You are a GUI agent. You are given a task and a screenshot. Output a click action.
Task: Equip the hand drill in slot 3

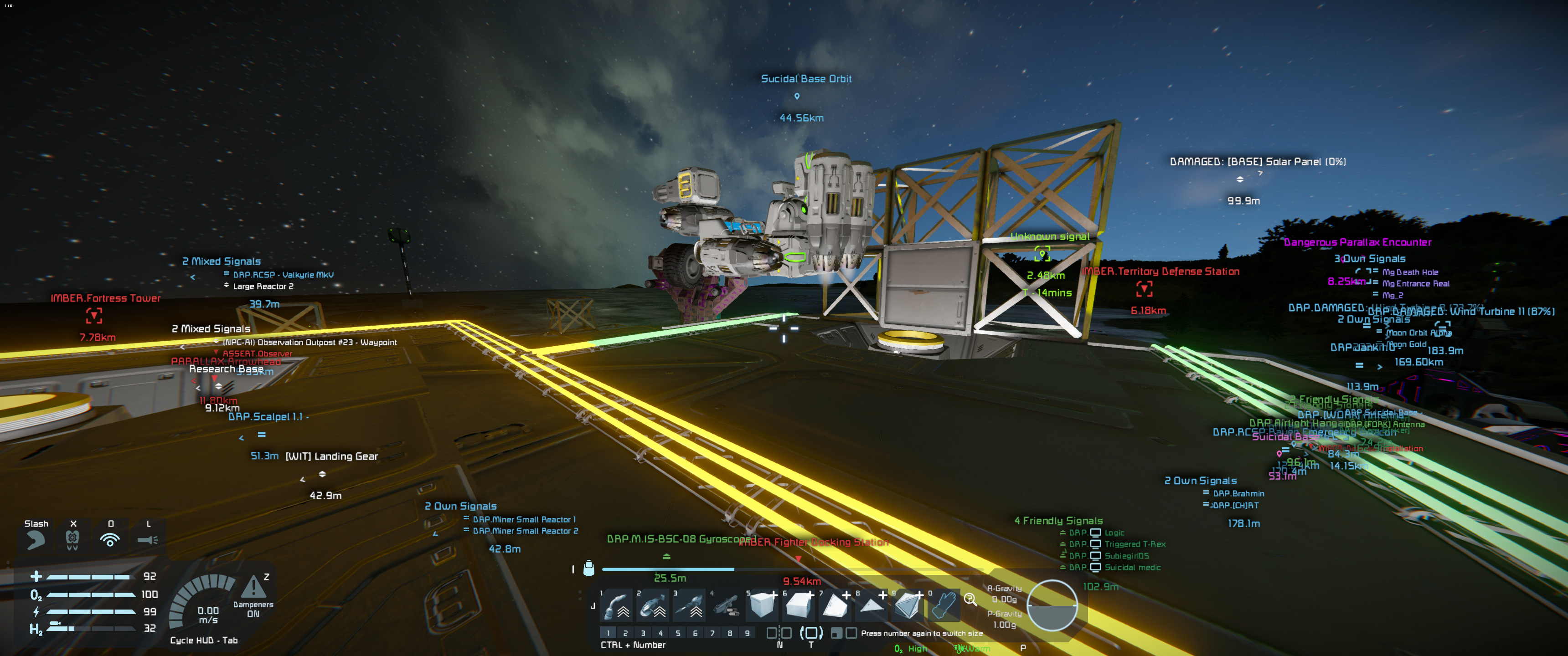tap(689, 605)
